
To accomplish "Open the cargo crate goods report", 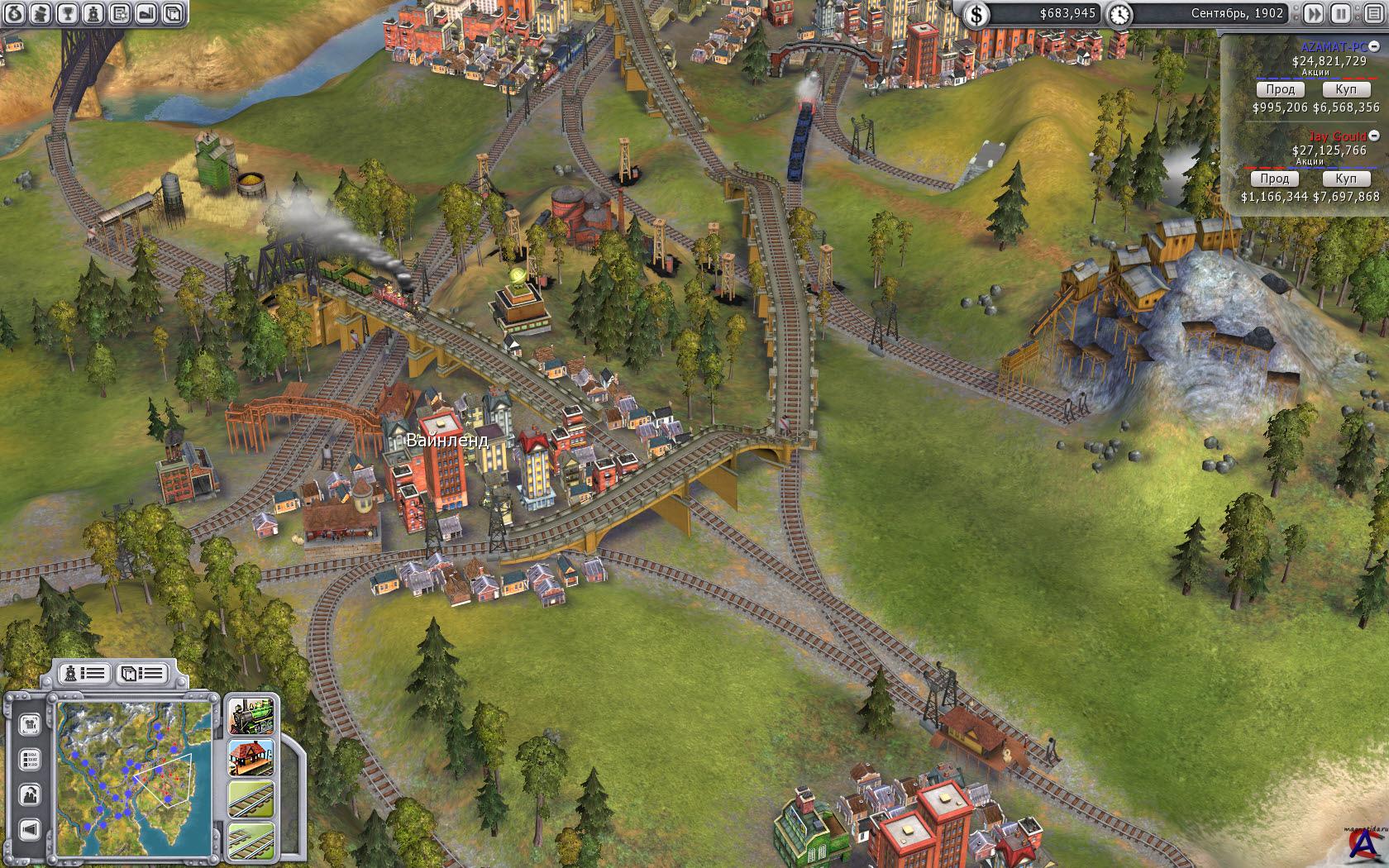I will (172, 13).
